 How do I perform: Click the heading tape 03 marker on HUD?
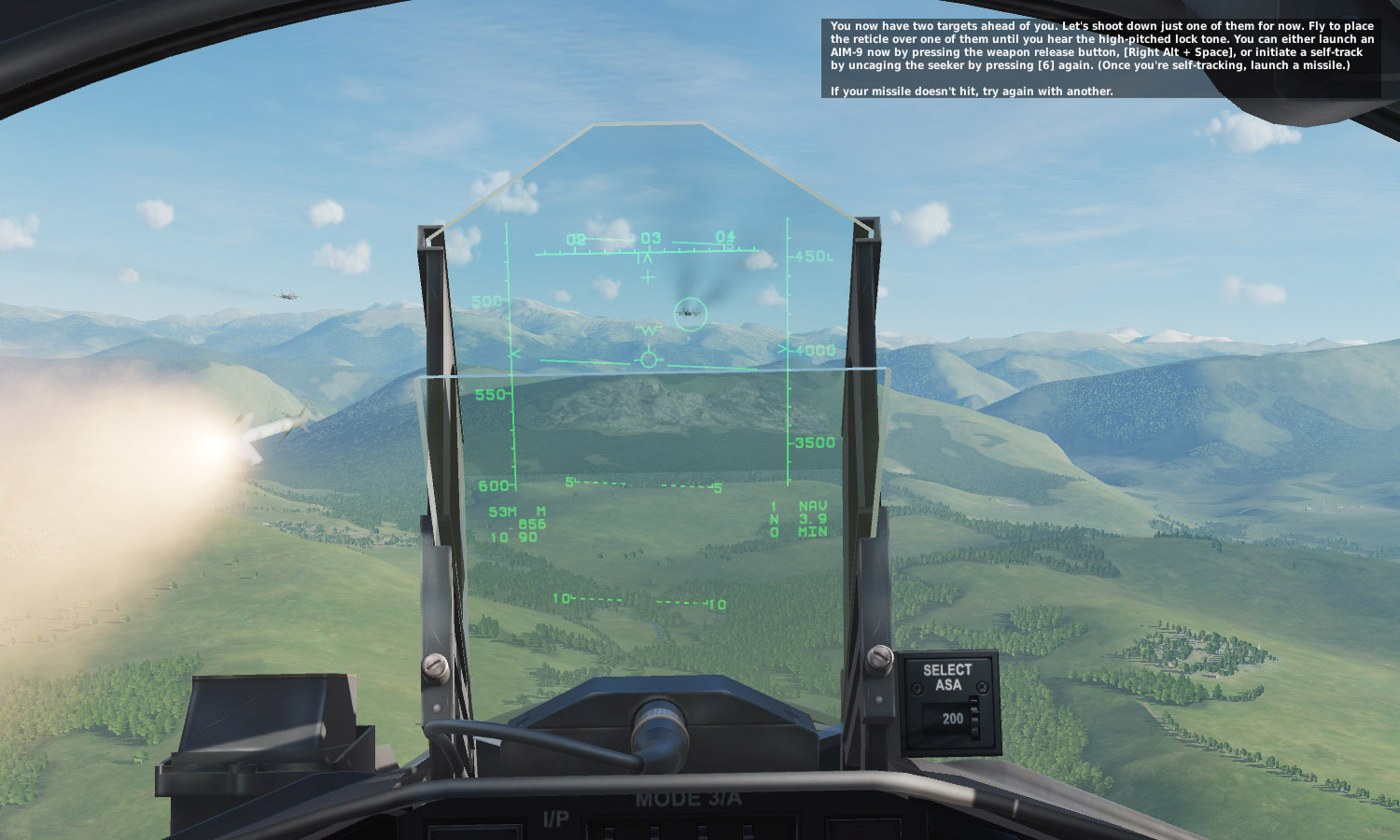click(x=650, y=239)
